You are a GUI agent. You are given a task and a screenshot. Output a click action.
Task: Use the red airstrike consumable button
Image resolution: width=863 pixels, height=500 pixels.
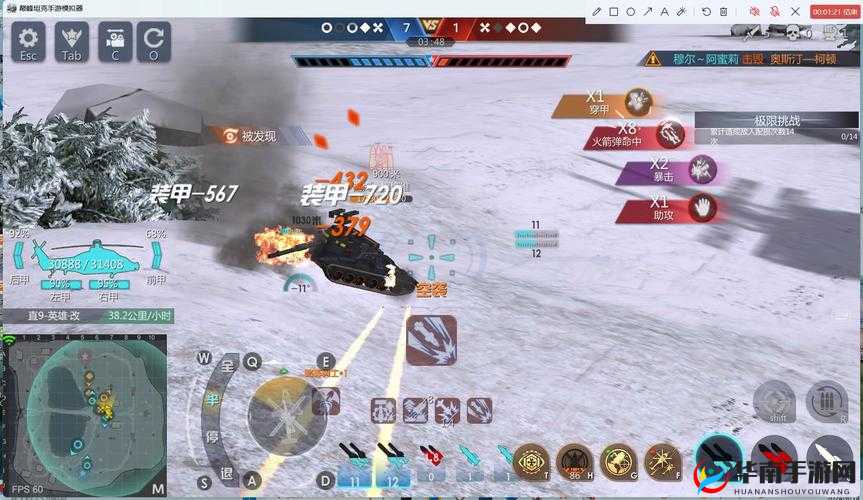coord(574,462)
